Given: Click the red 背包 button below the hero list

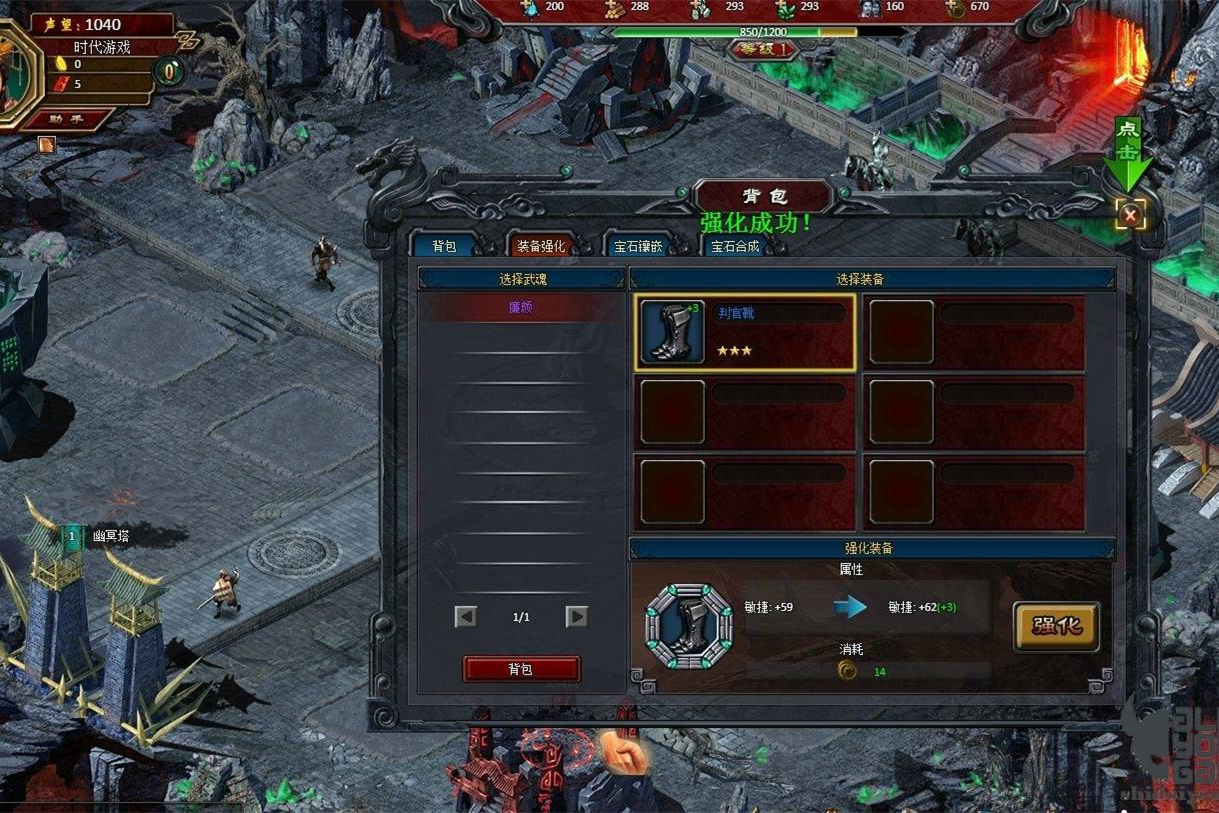Looking at the screenshot, I should pyautogui.click(x=521, y=669).
